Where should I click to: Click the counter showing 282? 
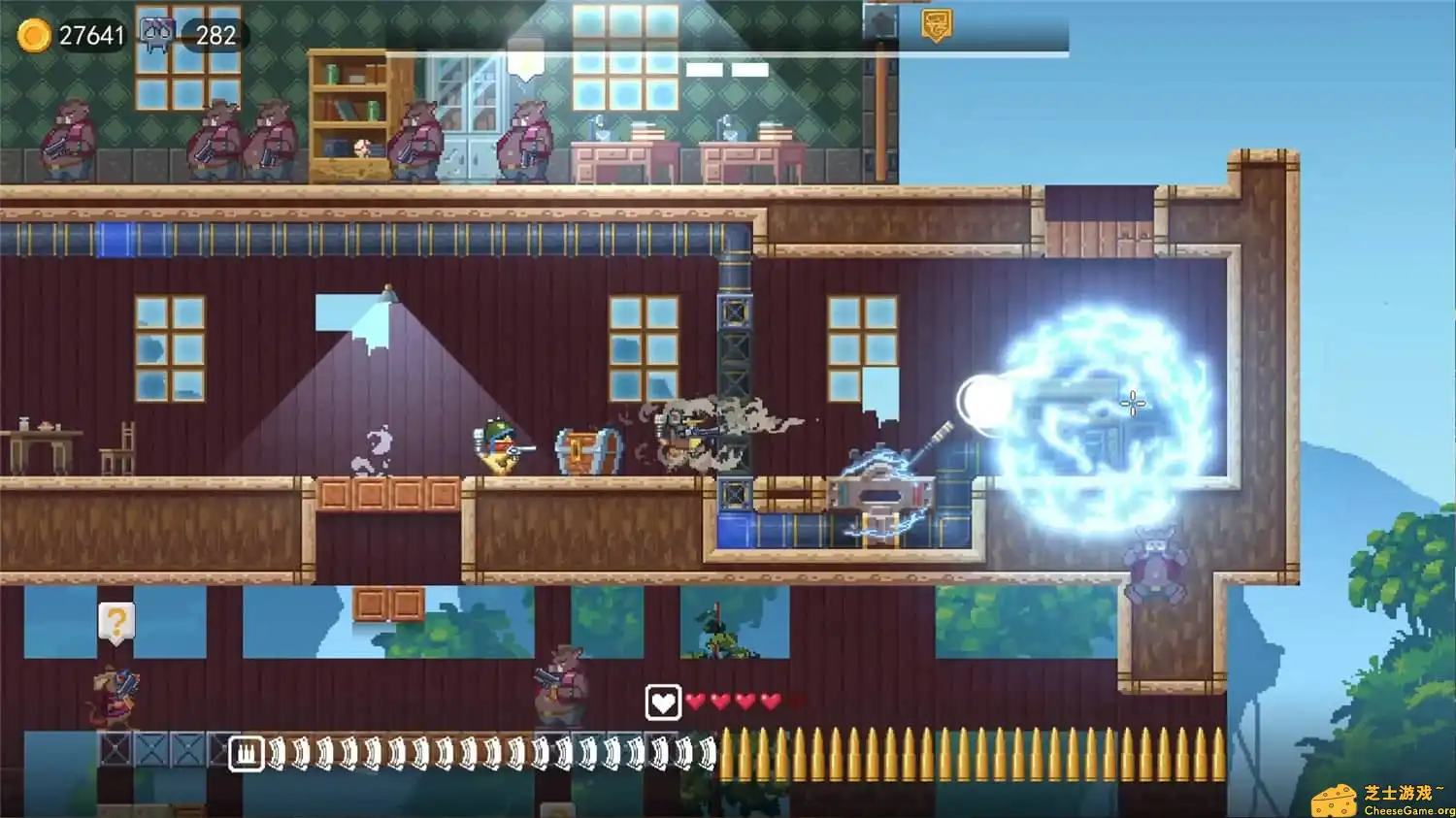click(x=217, y=35)
